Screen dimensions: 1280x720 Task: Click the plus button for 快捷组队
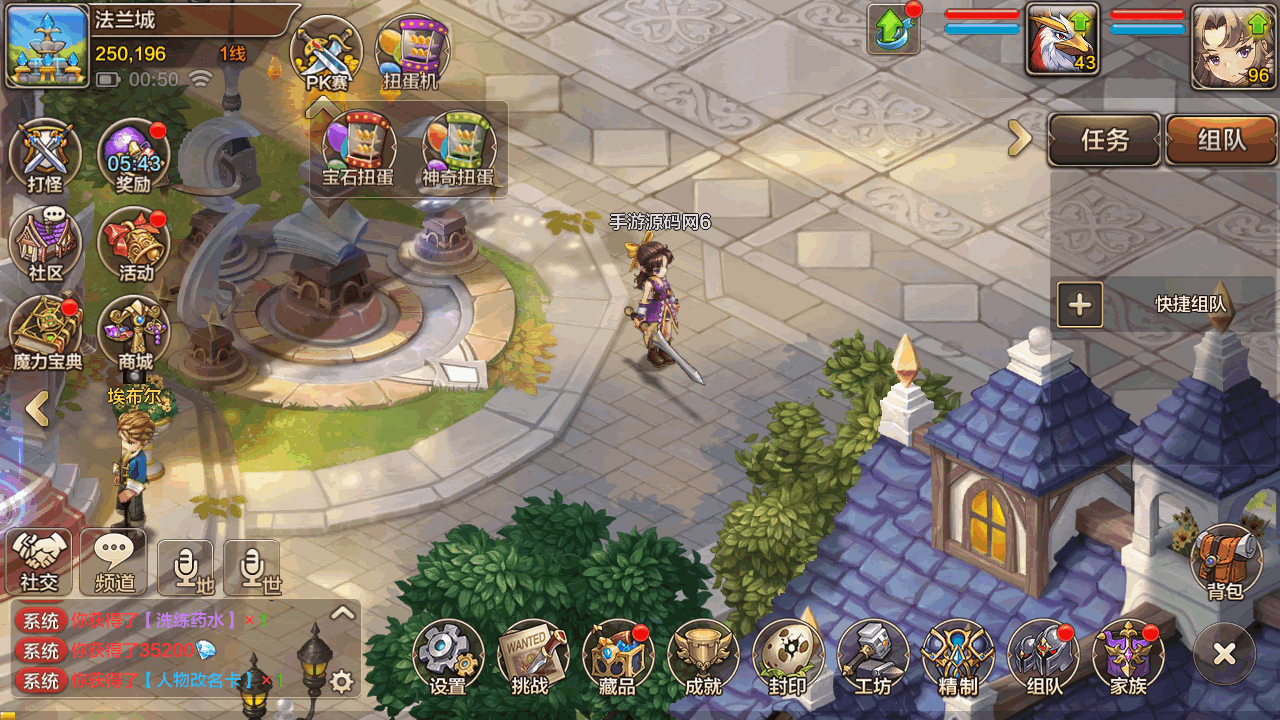(x=1080, y=305)
